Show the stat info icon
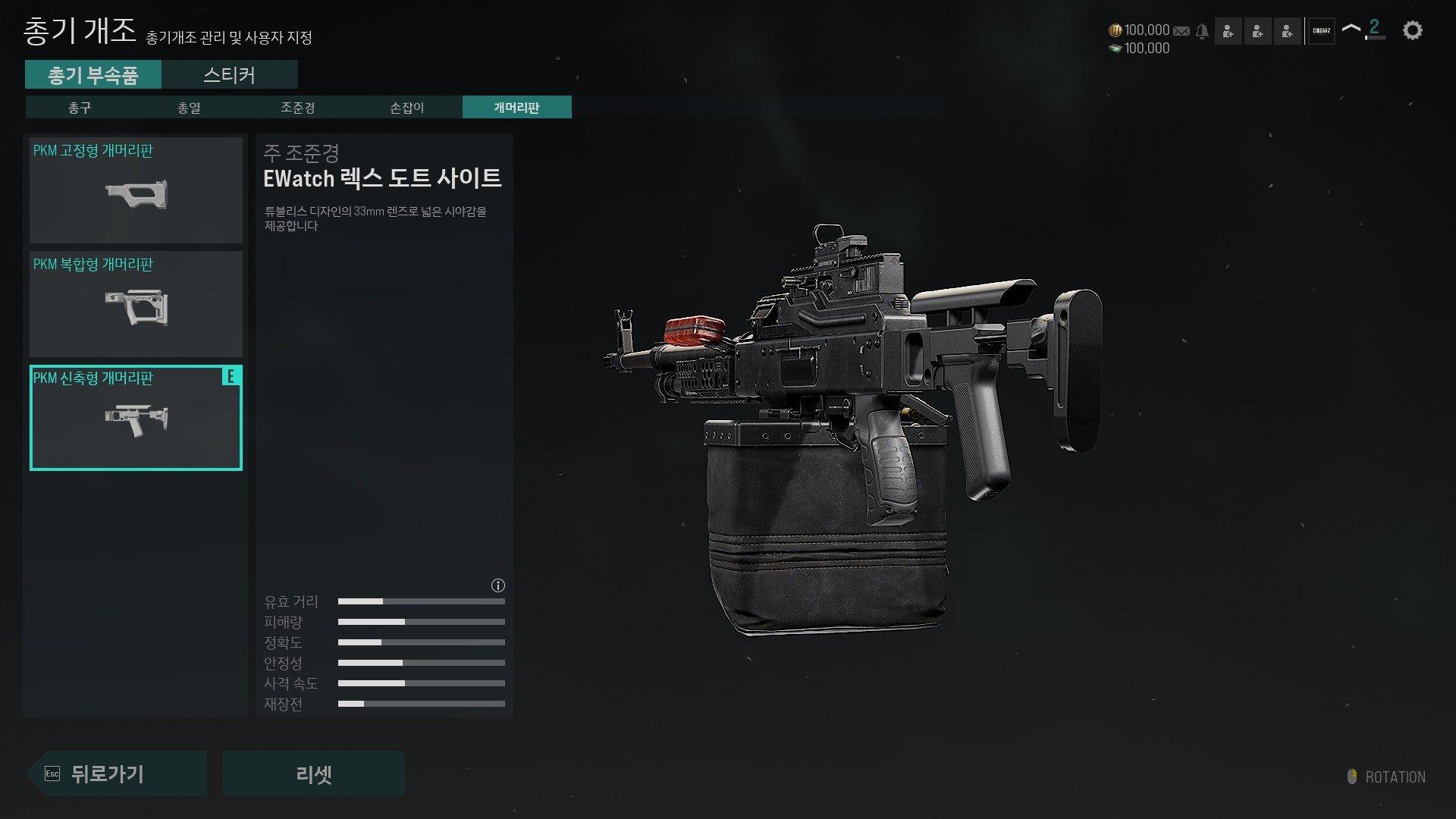This screenshot has width=1456, height=819. [x=498, y=585]
